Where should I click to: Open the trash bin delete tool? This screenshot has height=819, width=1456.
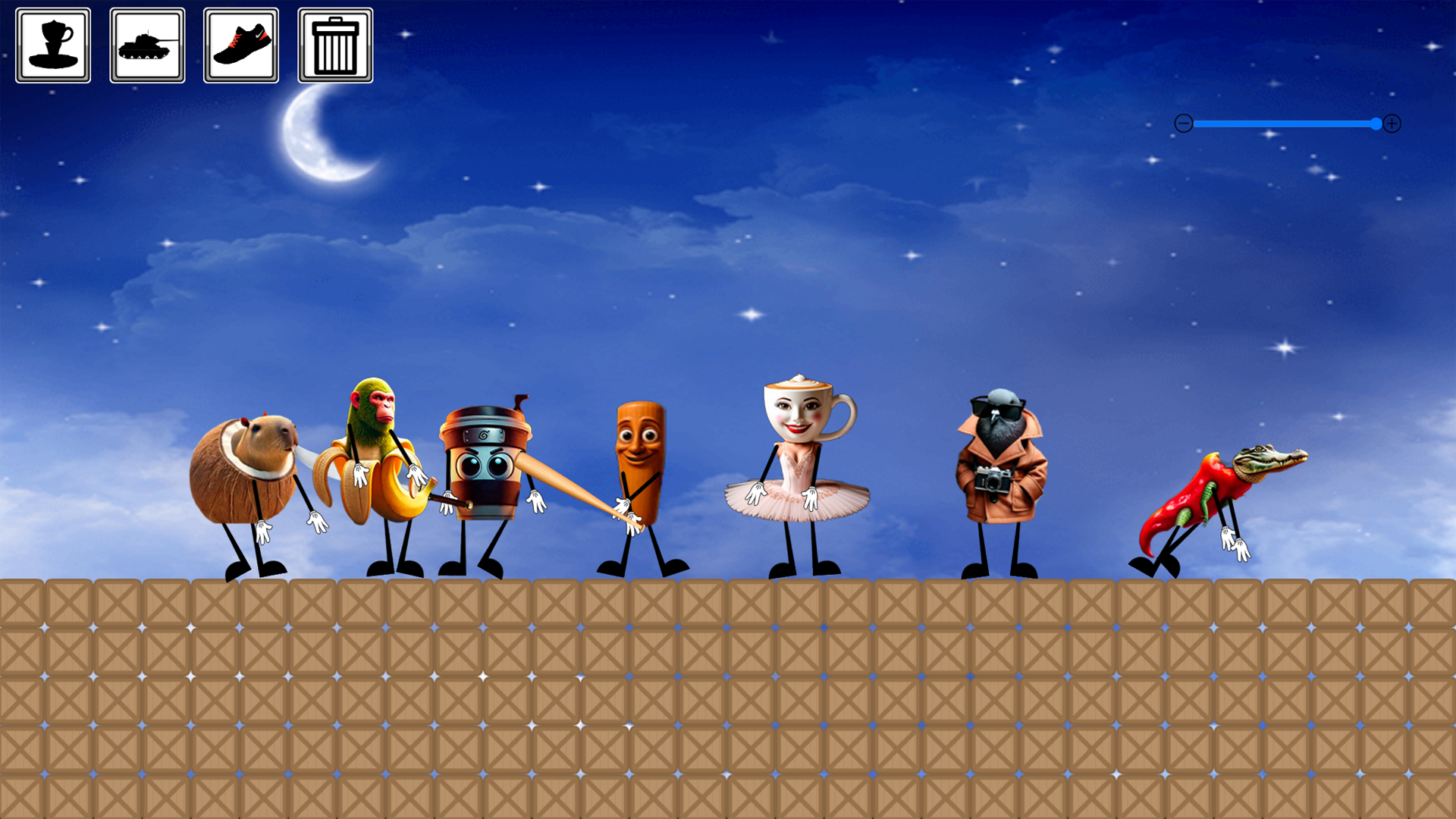click(334, 44)
